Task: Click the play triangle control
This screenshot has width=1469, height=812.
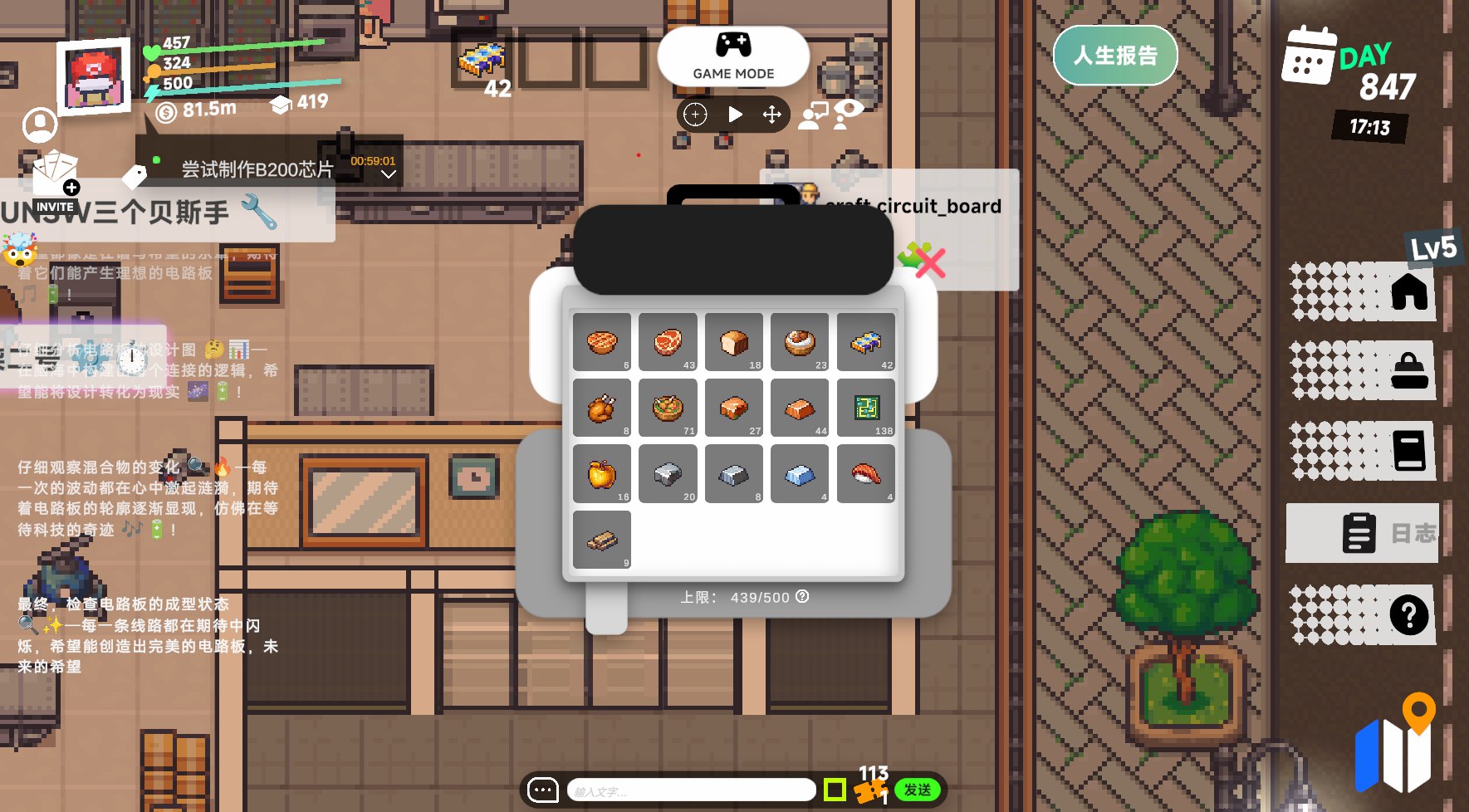Action: [x=735, y=115]
